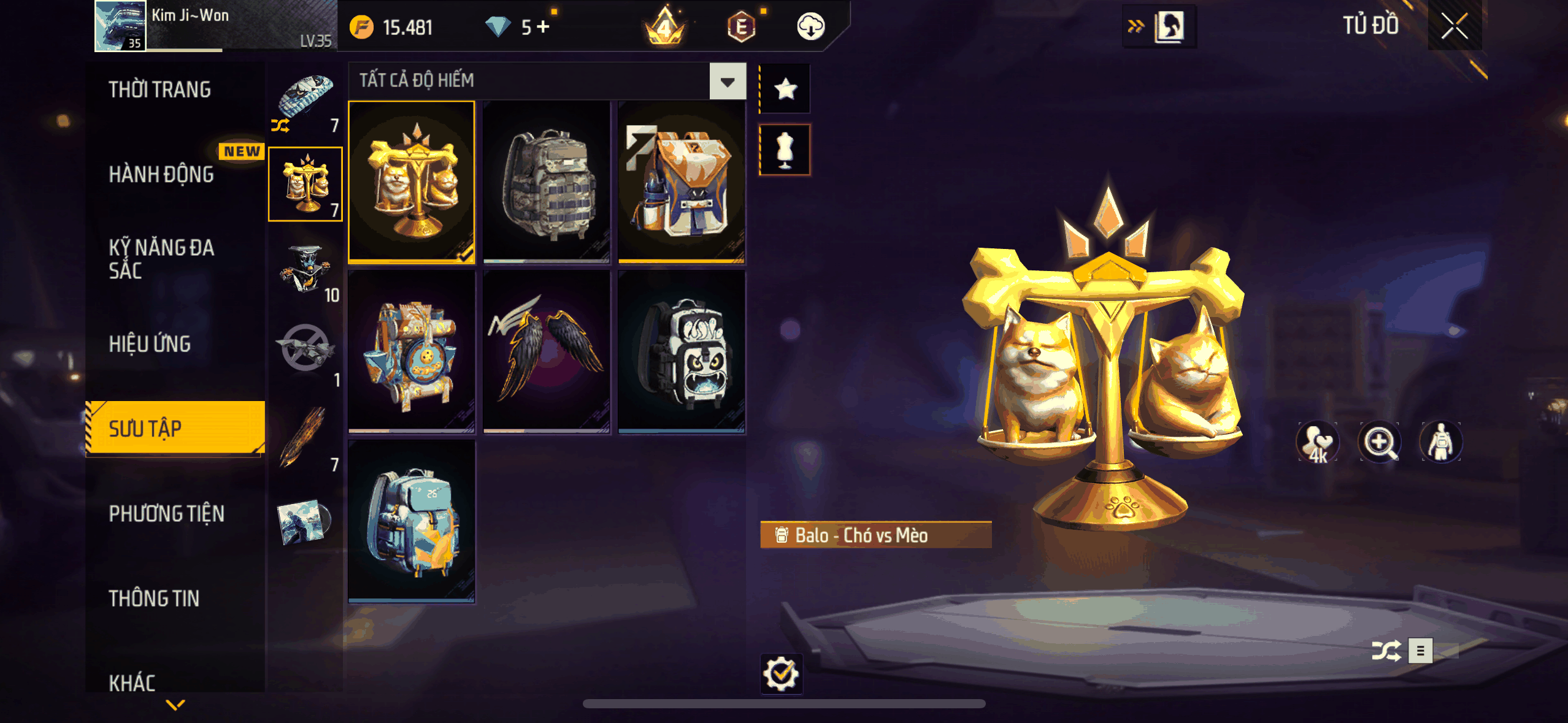Select the camouflage military backpack
Viewport: 1568px width, 723px height.
click(x=546, y=182)
